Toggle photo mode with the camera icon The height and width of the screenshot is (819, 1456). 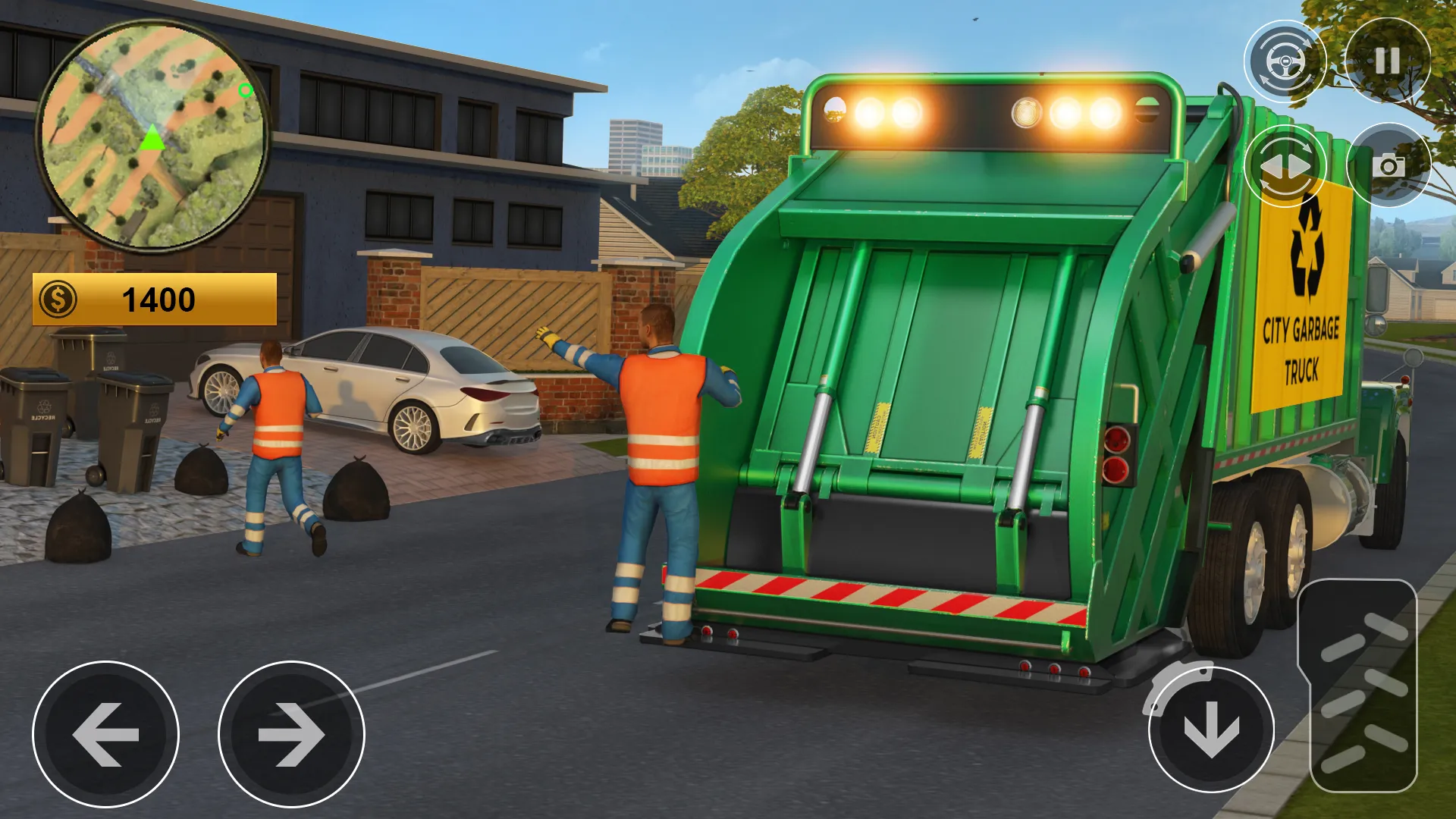coord(1388,165)
